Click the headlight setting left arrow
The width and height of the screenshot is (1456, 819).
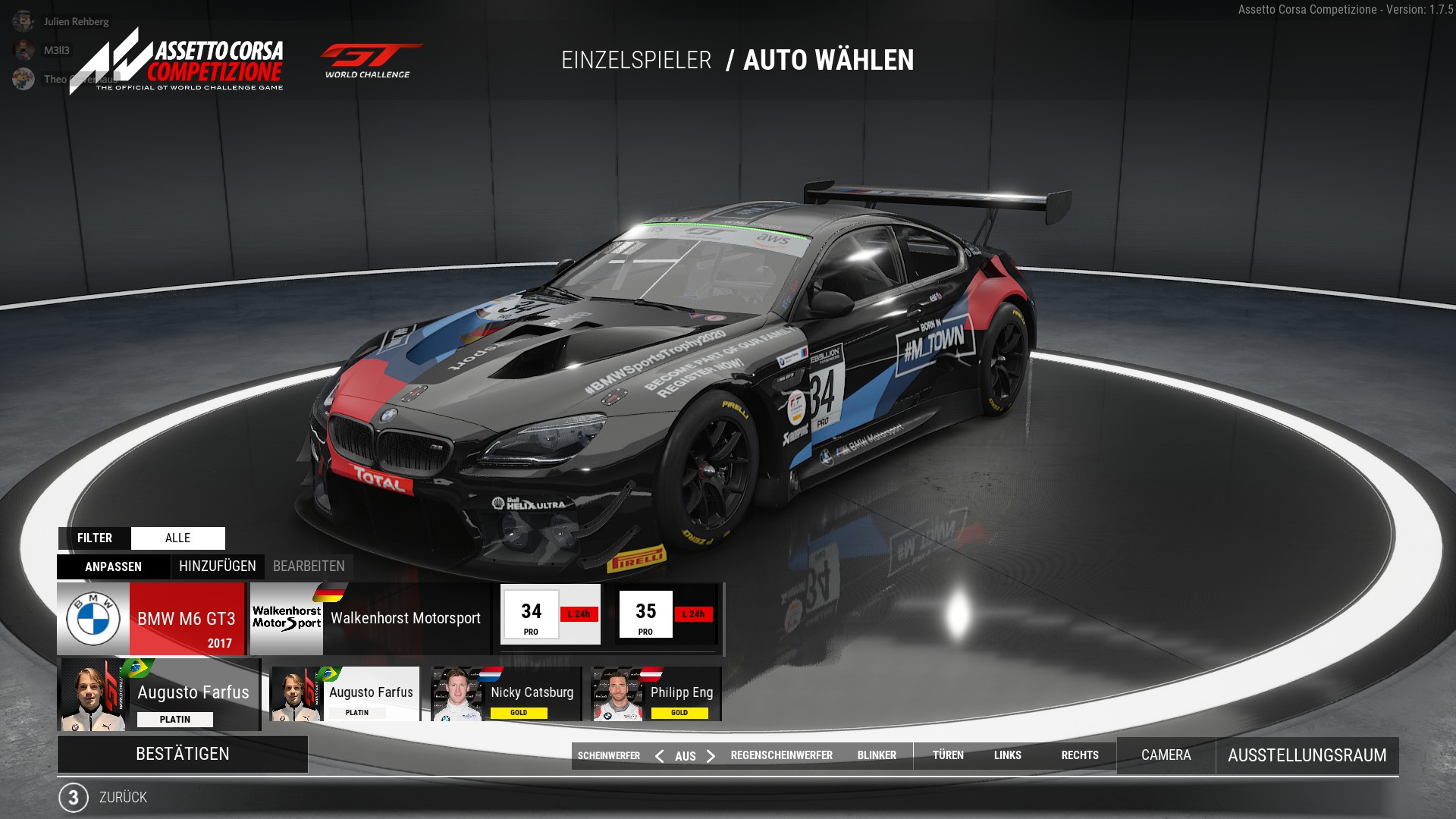659,756
